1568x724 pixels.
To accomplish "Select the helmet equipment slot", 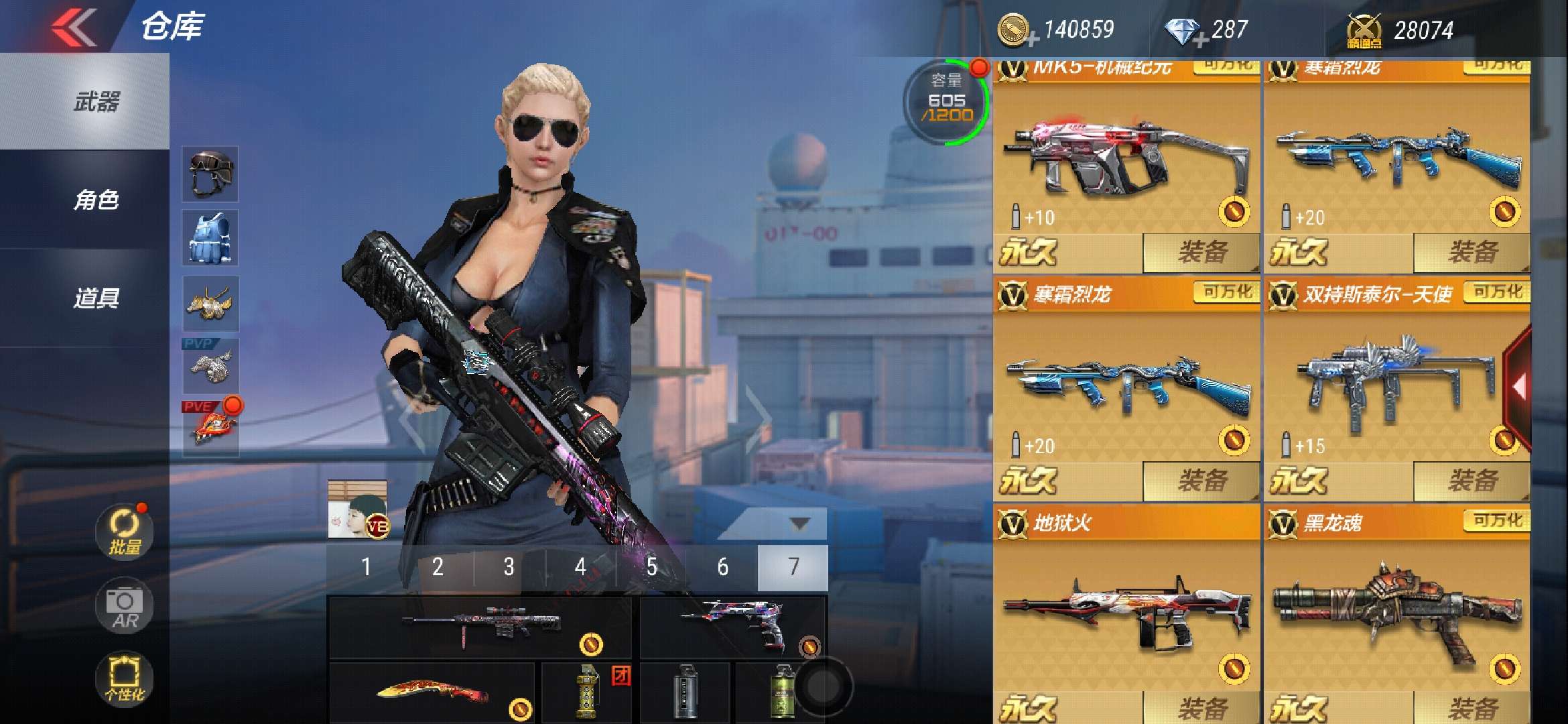I will [210, 174].
